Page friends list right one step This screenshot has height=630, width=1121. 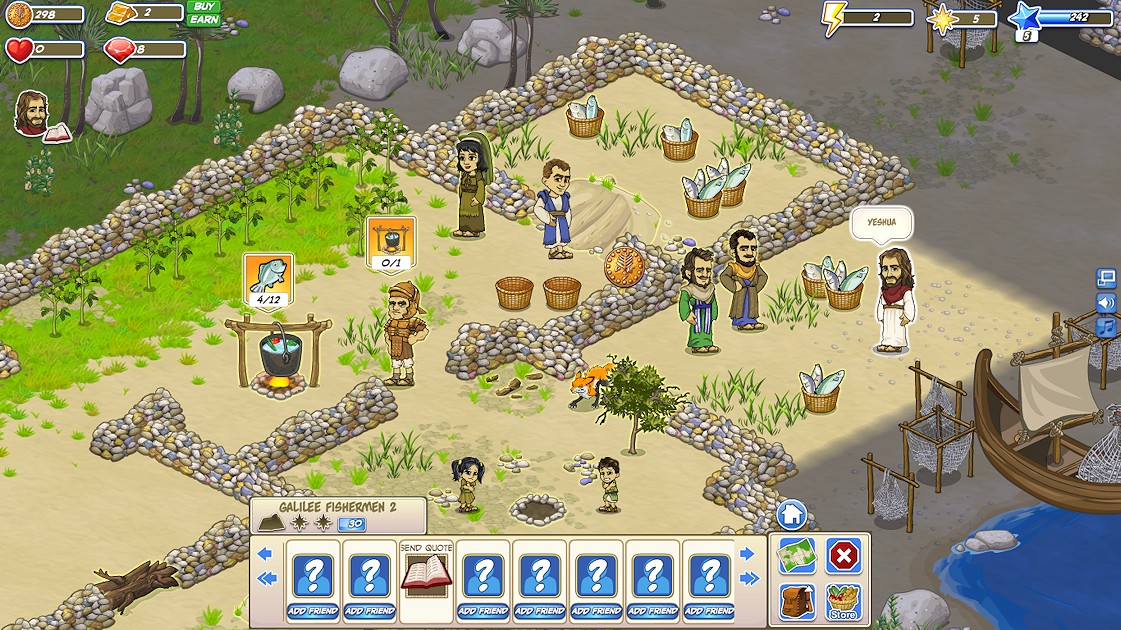click(x=747, y=554)
